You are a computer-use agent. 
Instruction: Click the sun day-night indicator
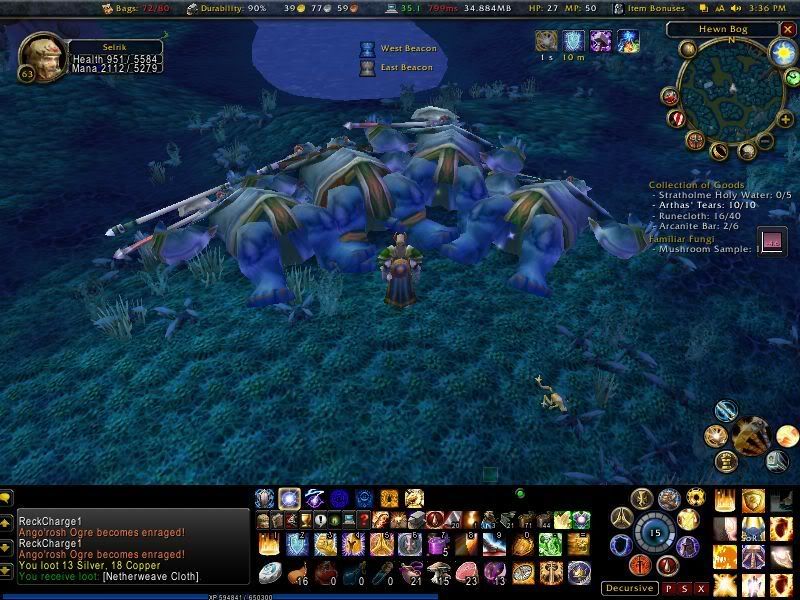[x=783, y=50]
